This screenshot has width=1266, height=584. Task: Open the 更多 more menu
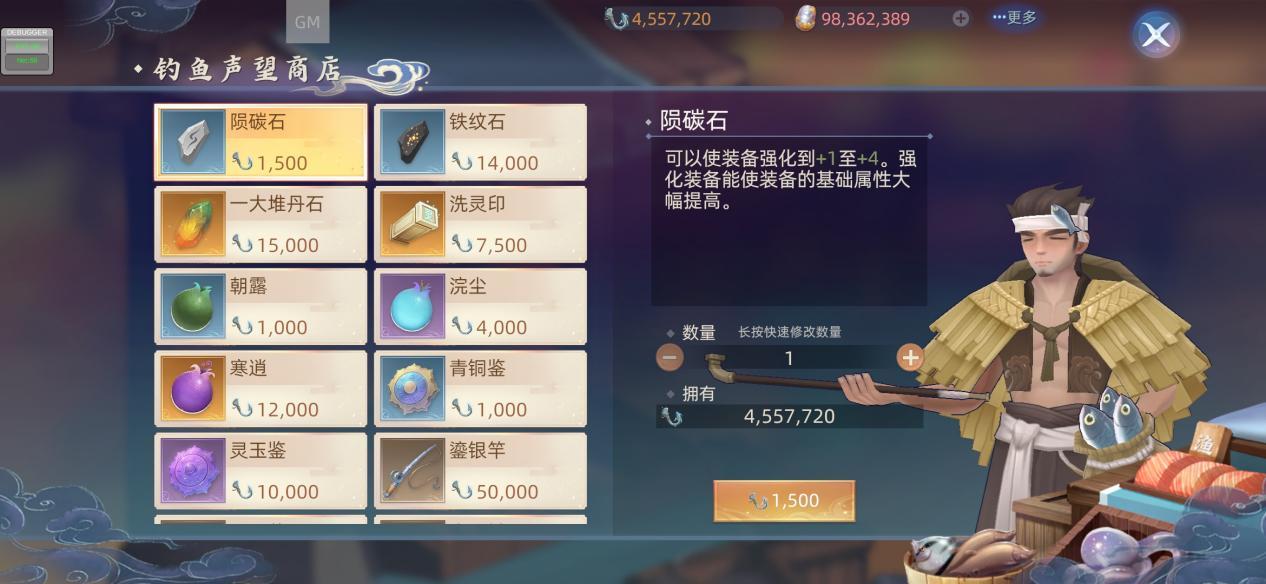(1014, 18)
